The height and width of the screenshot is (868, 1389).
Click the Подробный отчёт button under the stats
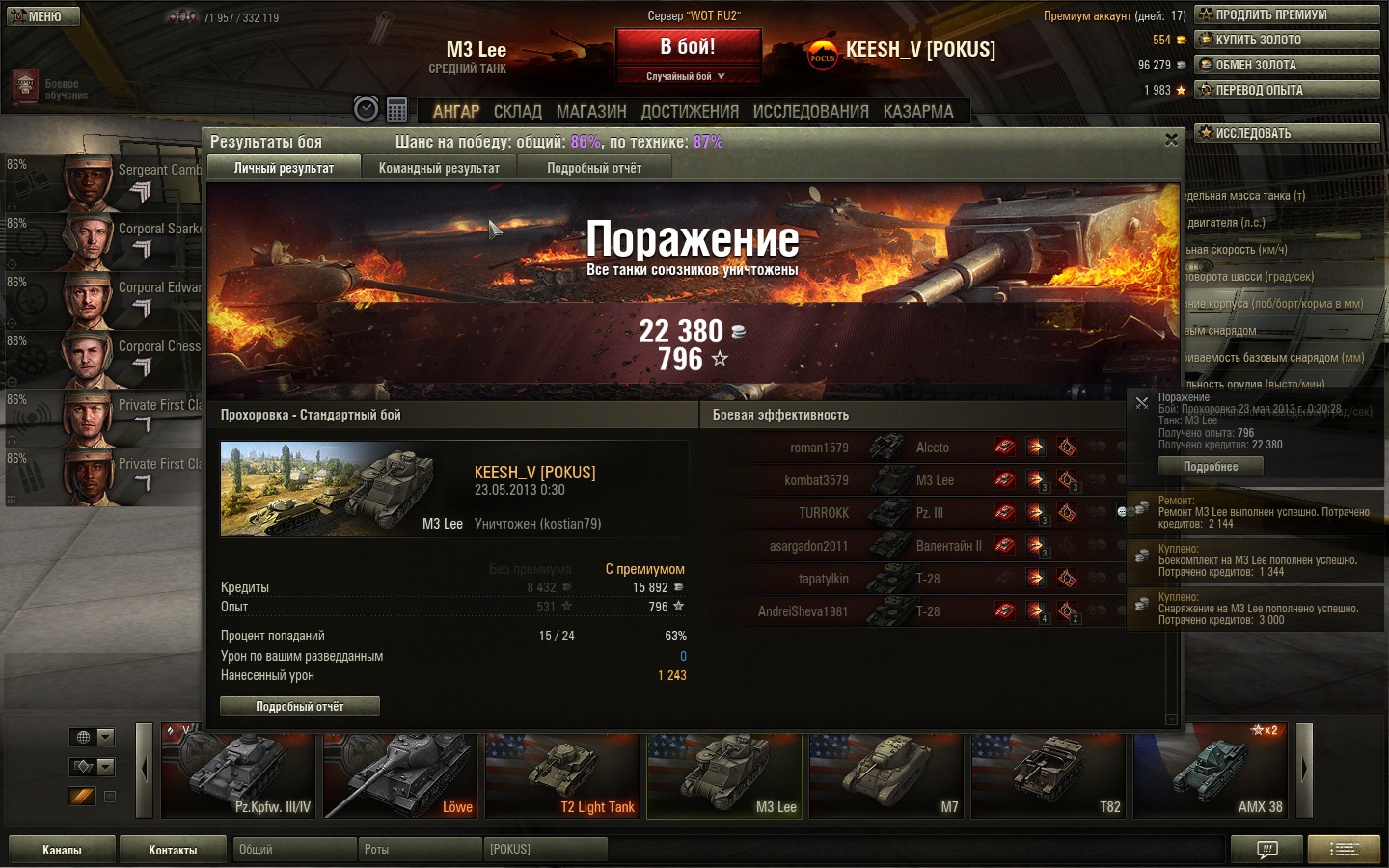tap(300, 707)
